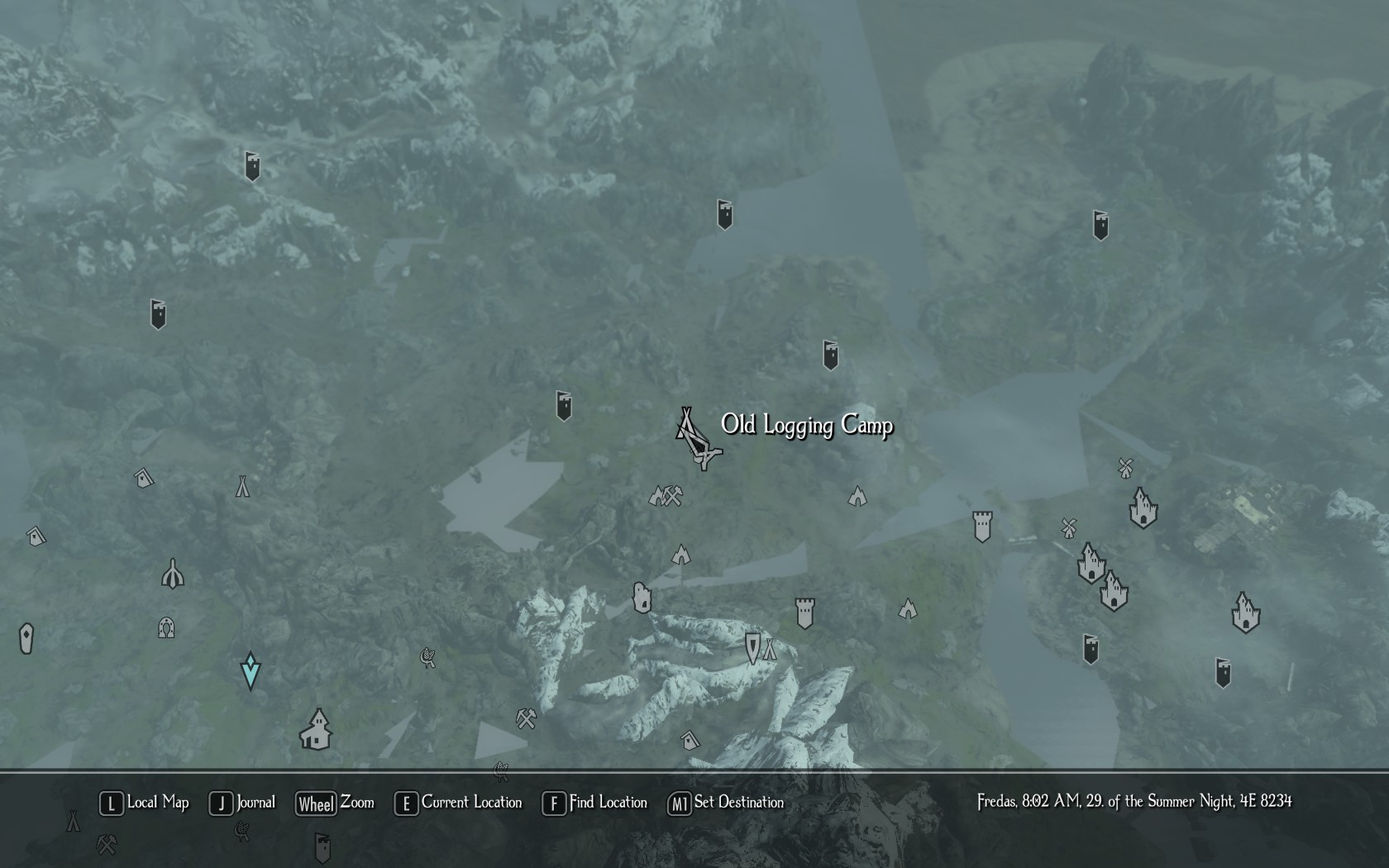Click the cyan player position arrow
Screen dimensions: 1389x868
251,670
